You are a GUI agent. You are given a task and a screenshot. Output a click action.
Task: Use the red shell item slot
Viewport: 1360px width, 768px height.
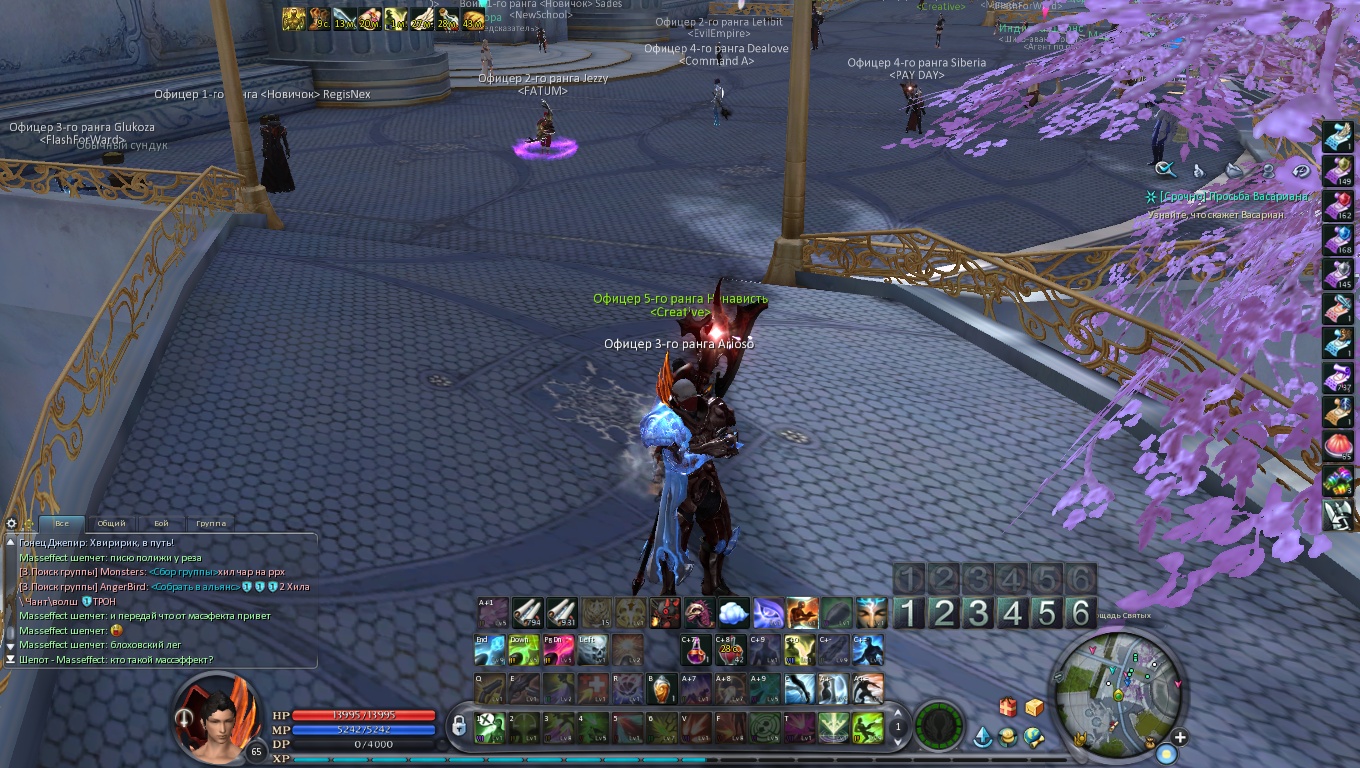pos(1337,445)
